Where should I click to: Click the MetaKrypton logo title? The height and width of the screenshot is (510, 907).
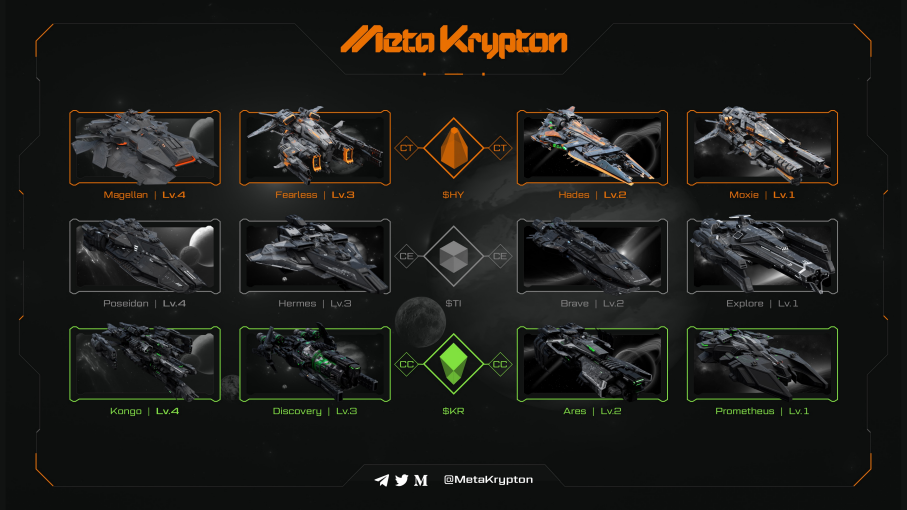pyautogui.click(x=454, y=40)
